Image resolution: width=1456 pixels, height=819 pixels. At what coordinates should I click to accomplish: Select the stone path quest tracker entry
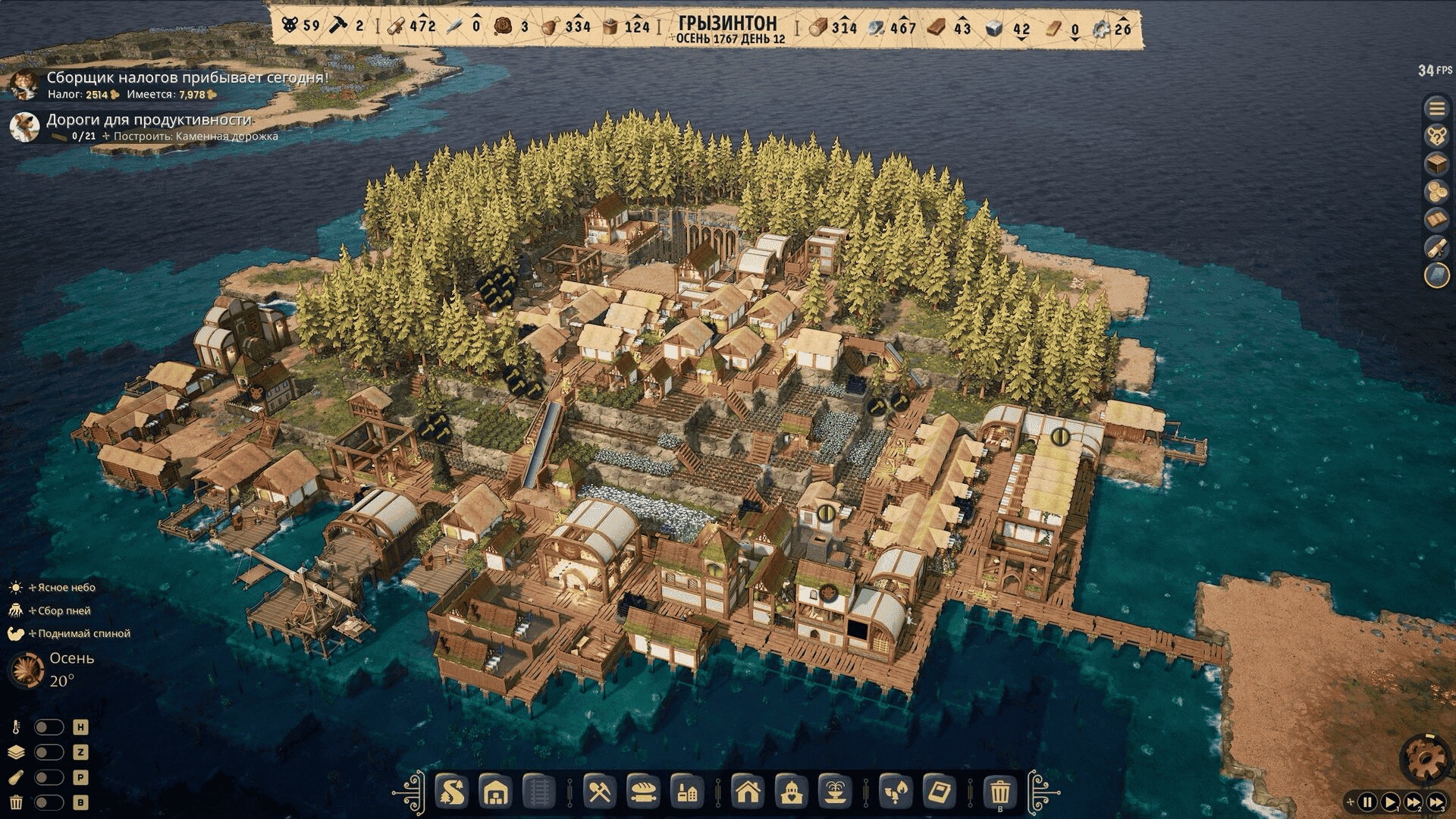point(149,120)
